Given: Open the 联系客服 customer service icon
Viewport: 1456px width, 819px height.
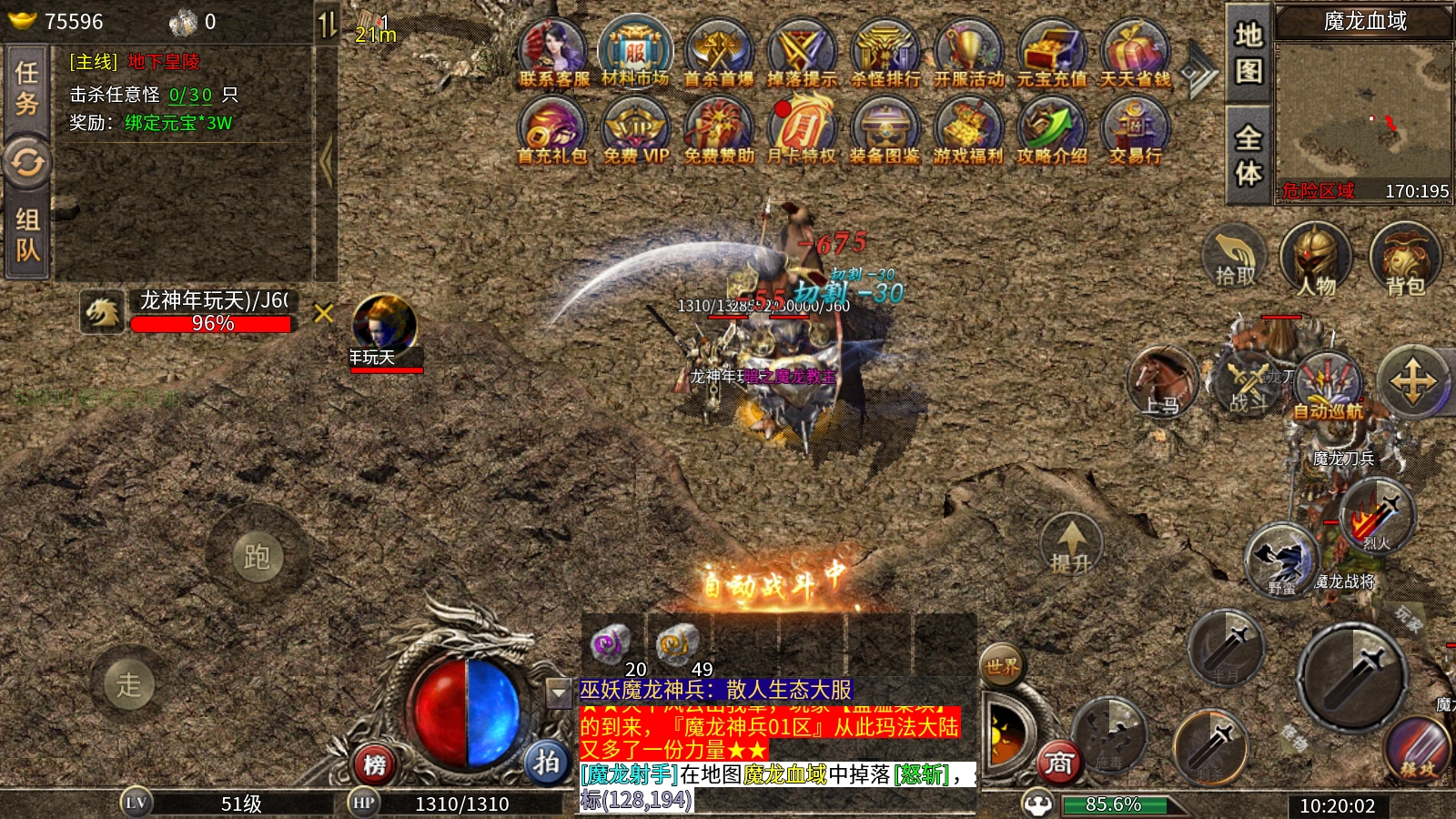Looking at the screenshot, I should click(552, 53).
